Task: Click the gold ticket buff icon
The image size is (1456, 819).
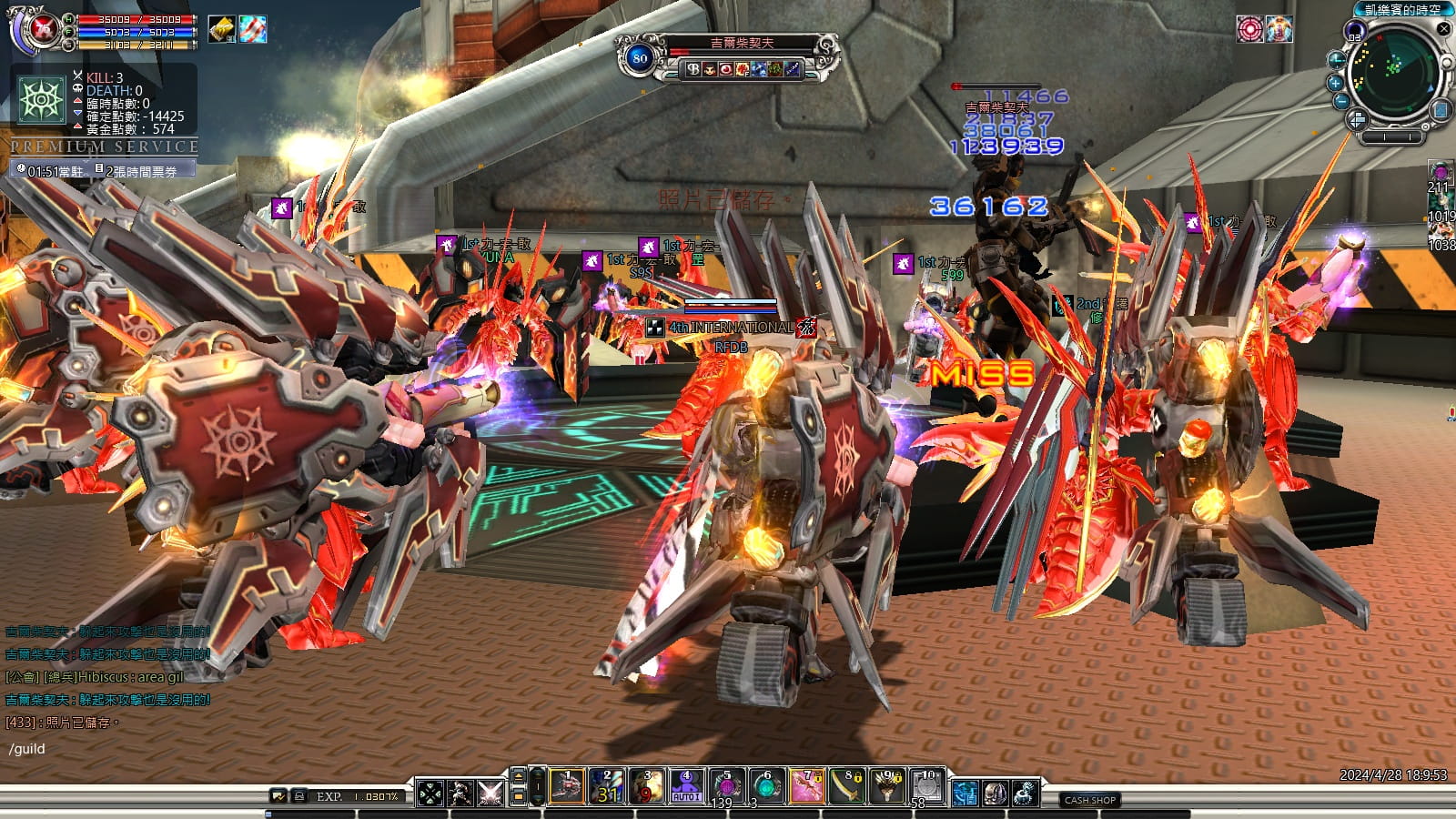Action: point(221,29)
